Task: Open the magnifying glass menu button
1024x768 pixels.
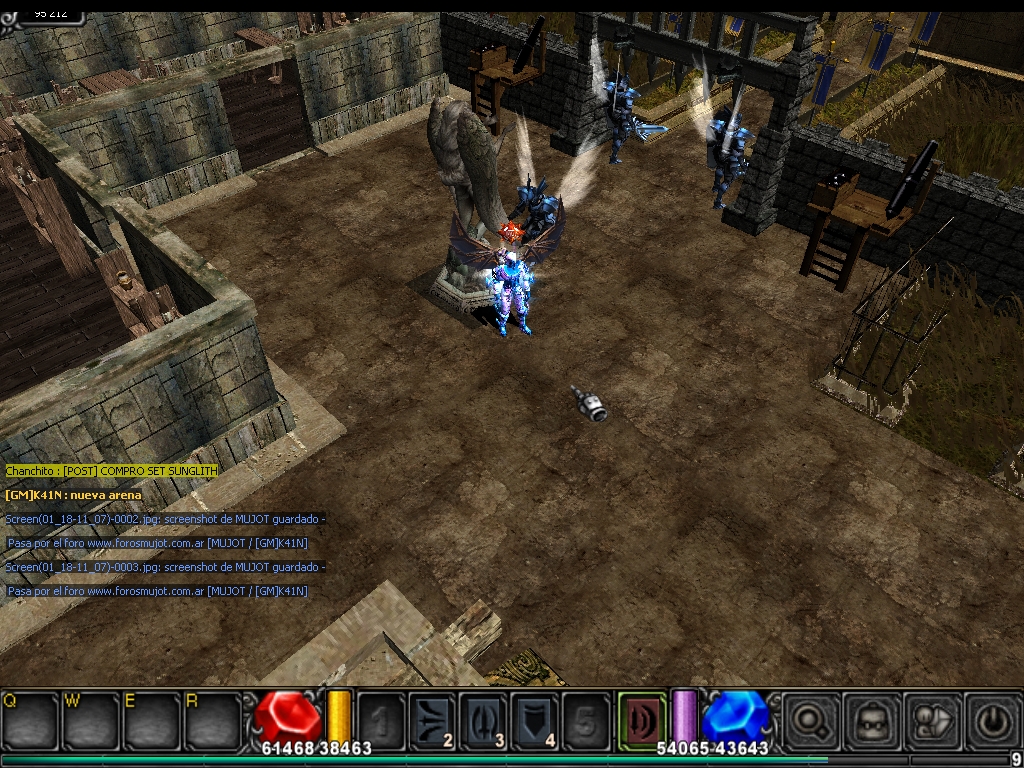Action: 810,719
